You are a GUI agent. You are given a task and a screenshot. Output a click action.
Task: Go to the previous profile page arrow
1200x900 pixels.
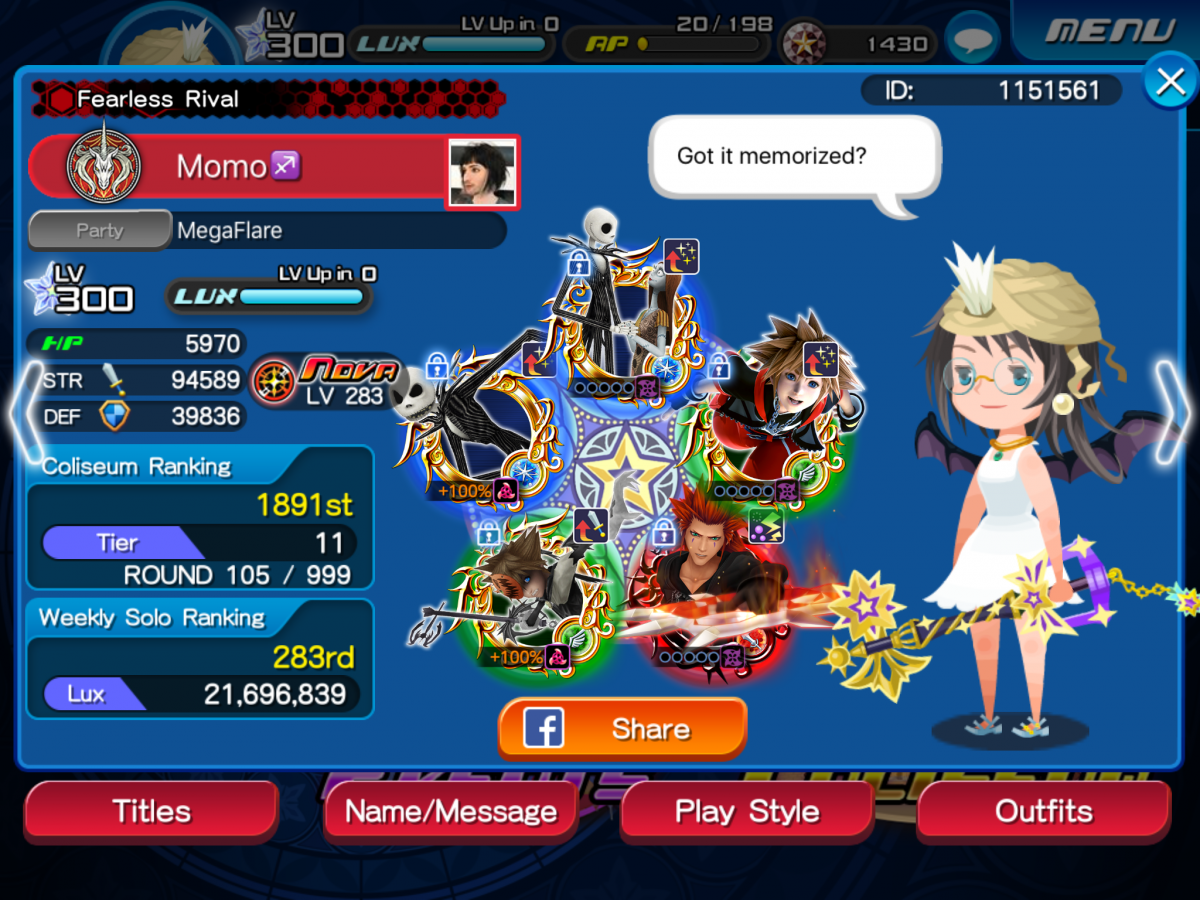click(x=26, y=411)
